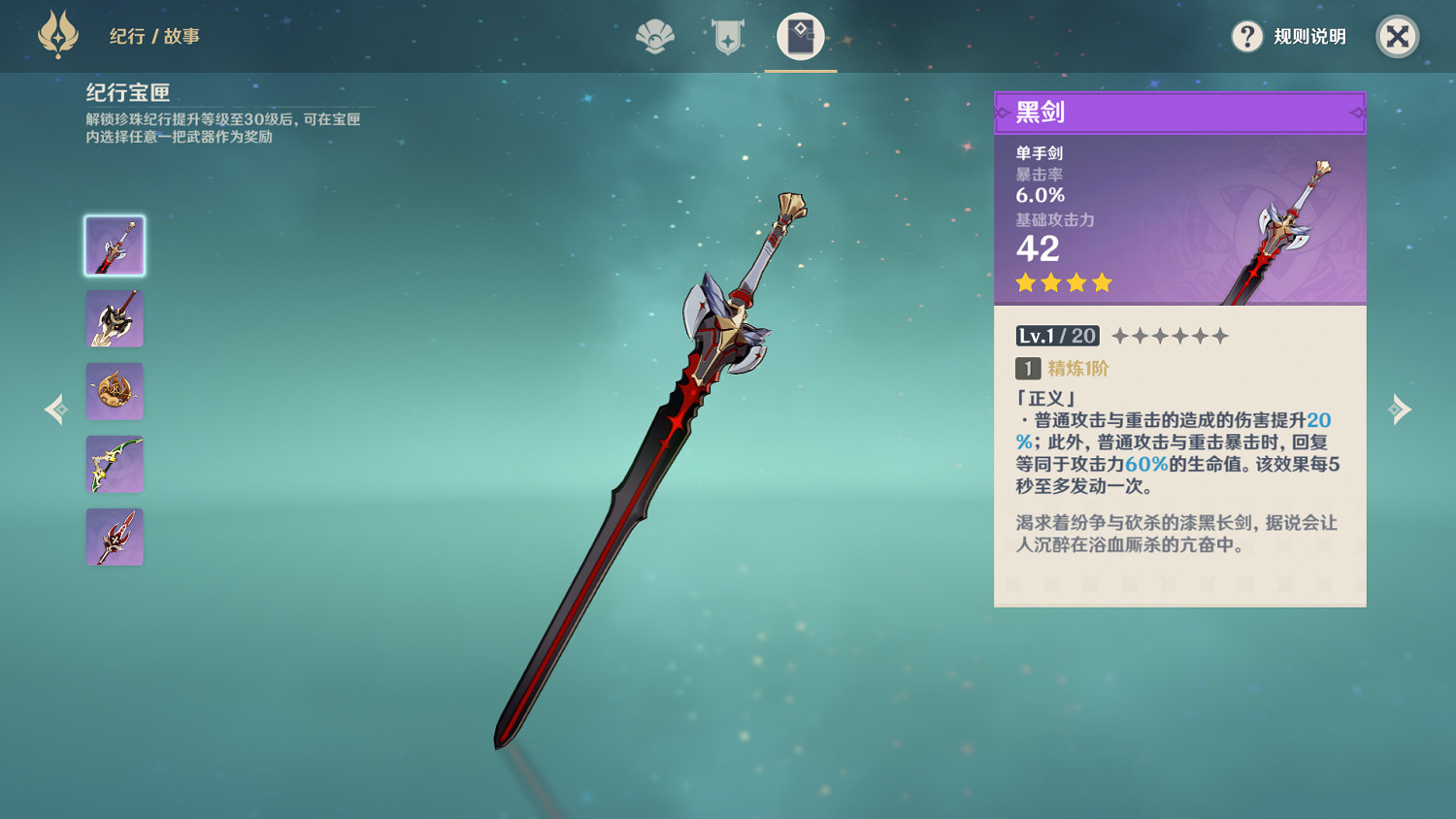Select the red polearm in the sidebar
1456x819 pixels.
[115, 536]
